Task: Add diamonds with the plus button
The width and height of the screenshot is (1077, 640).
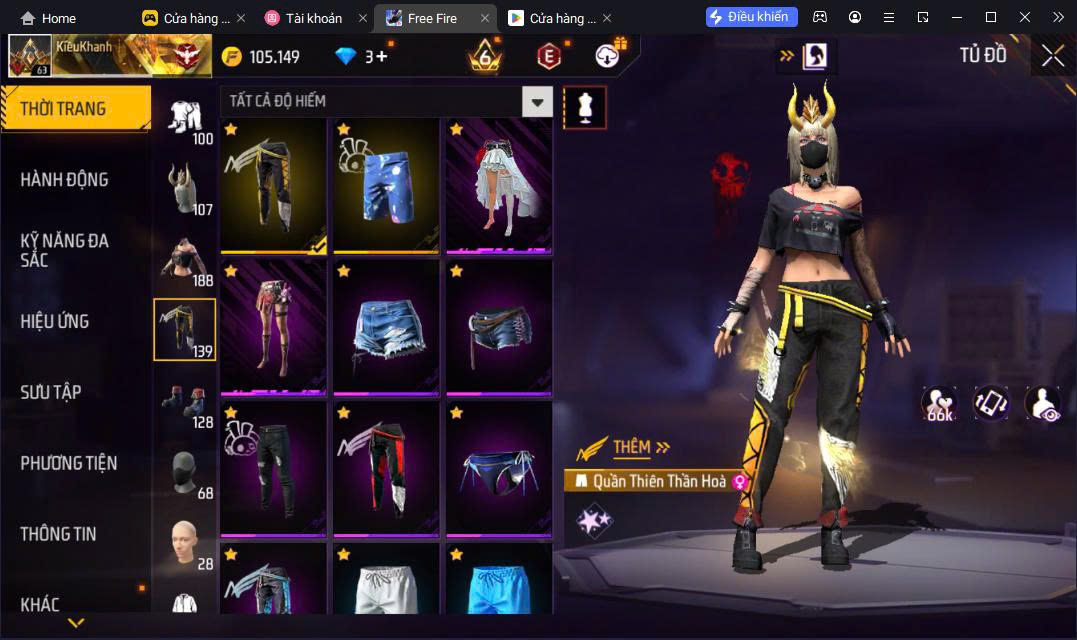Action: pos(382,57)
